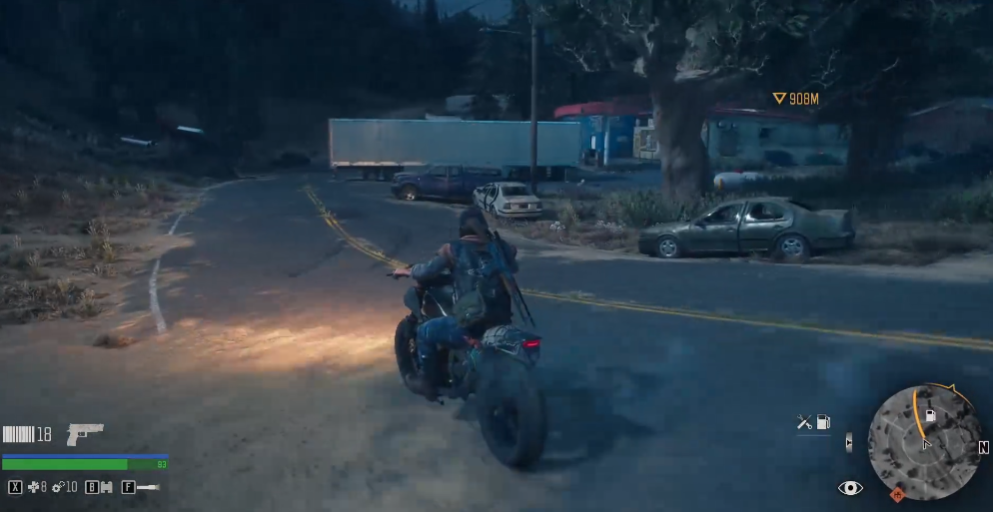Select the pistol weapon icon
Viewport: 993px width, 512px height.
click(x=85, y=434)
